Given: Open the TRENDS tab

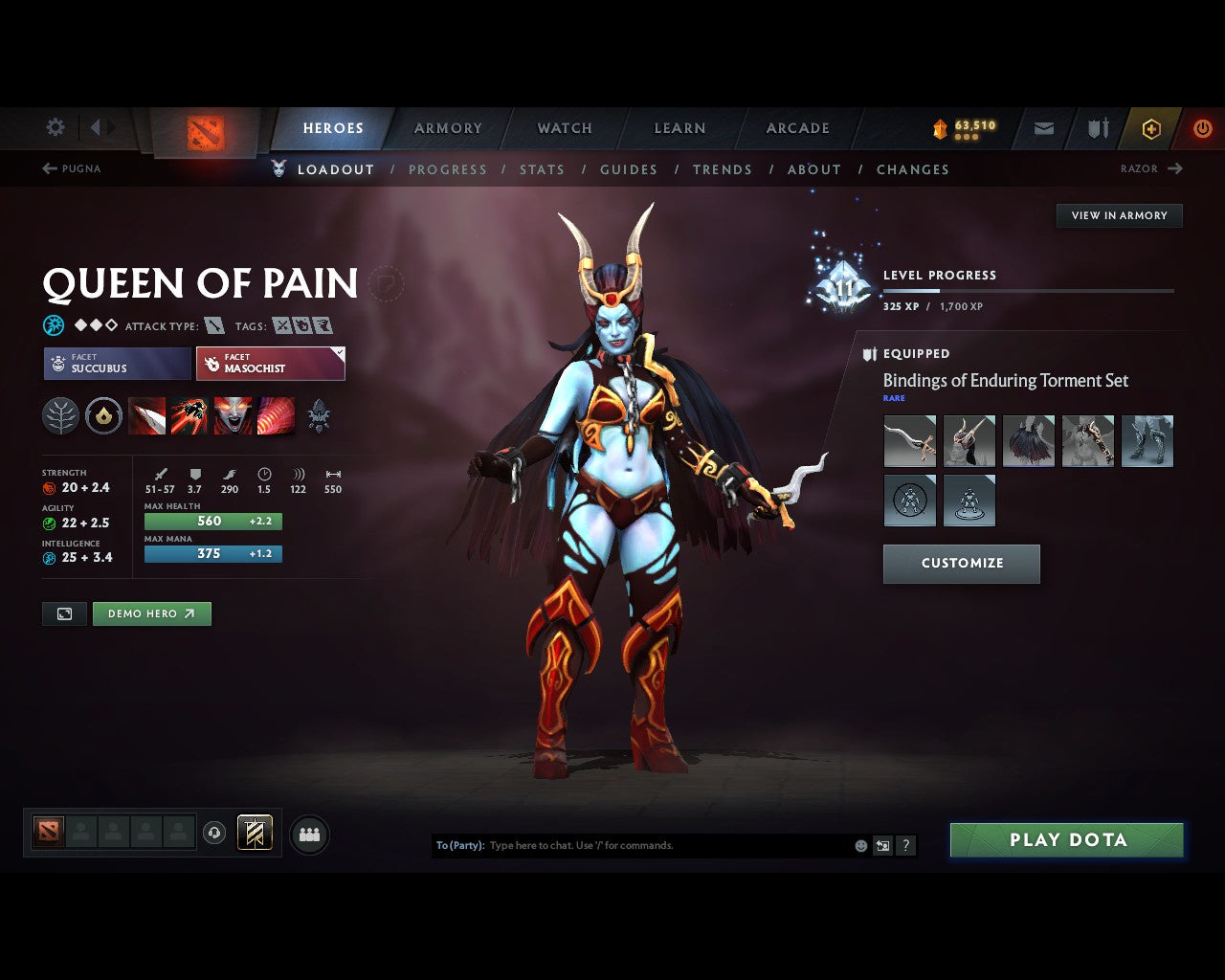Looking at the screenshot, I should [x=723, y=169].
